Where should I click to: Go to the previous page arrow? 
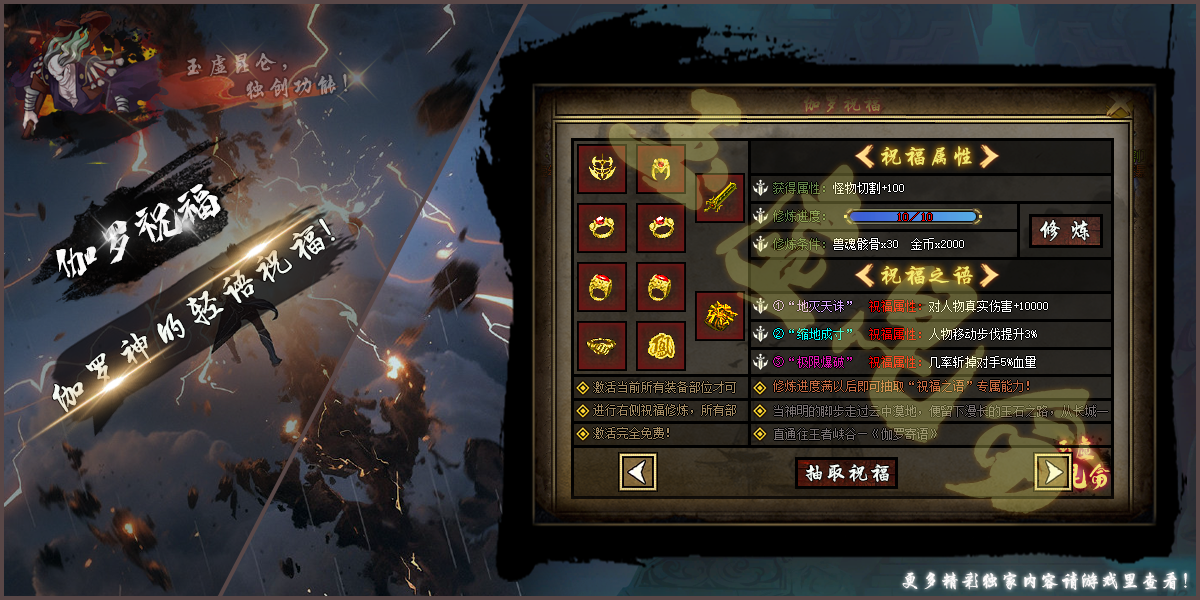click(x=638, y=471)
